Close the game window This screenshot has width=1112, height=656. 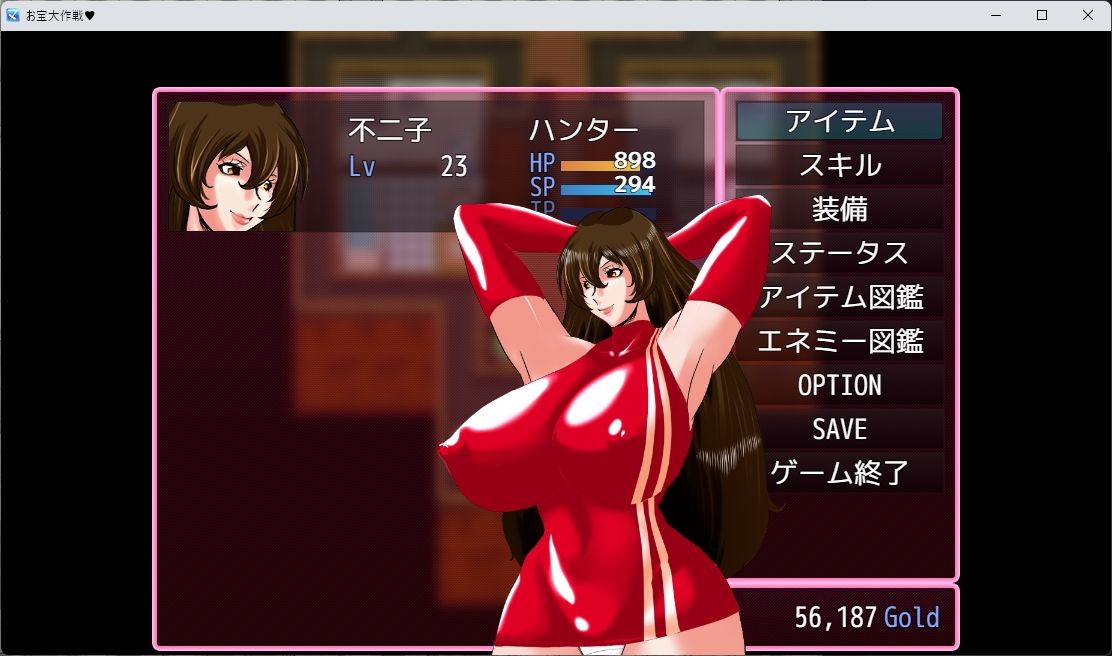point(1088,15)
